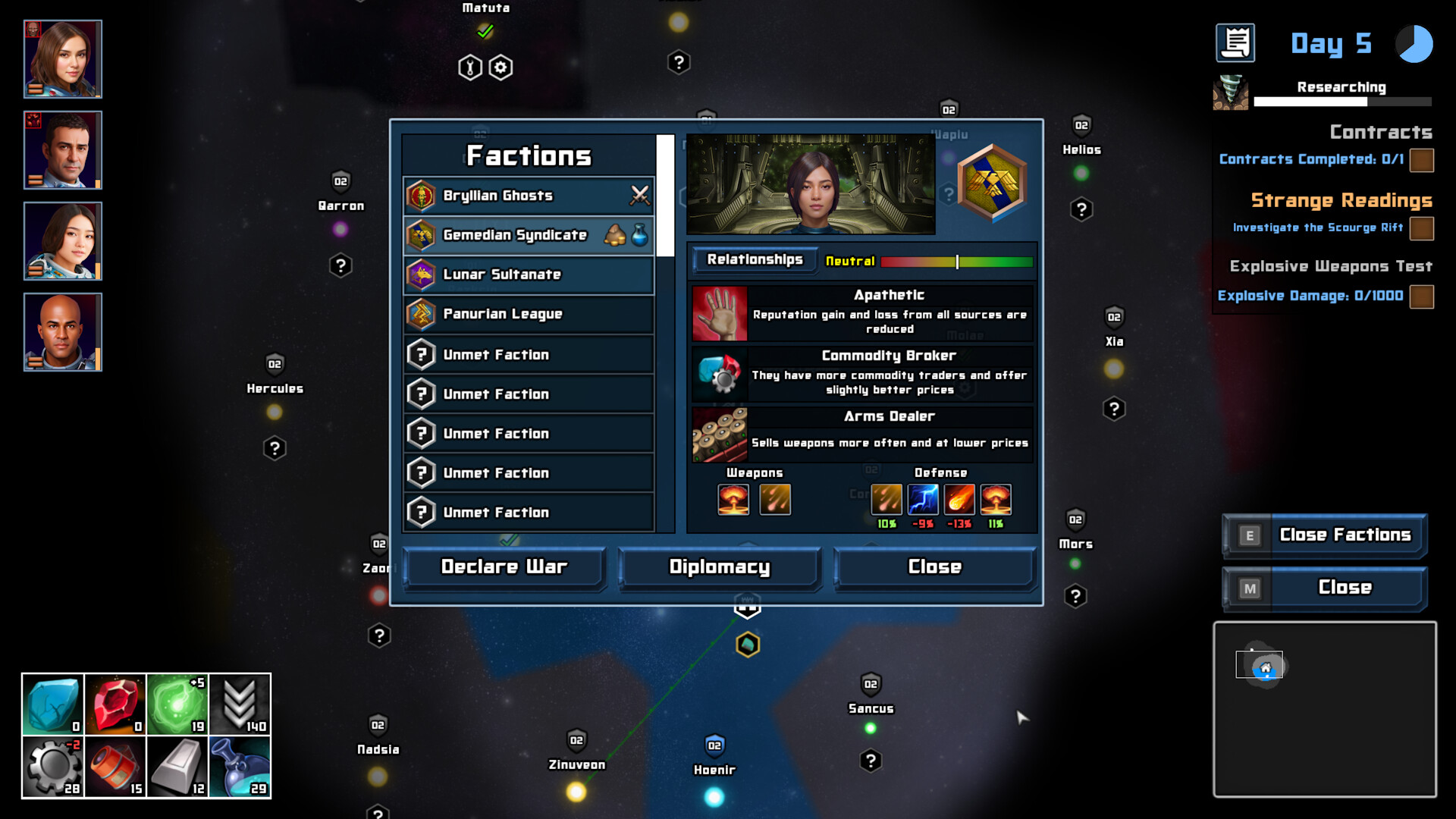Click the fire defense icon showing -13%

pyautogui.click(x=959, y=499)
